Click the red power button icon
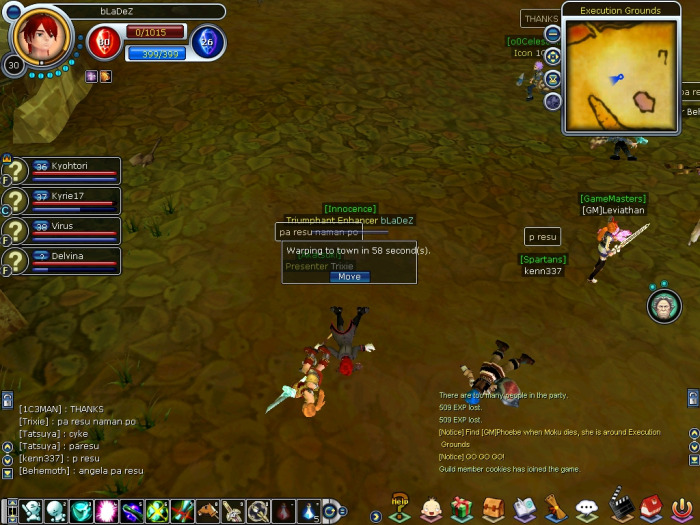 pyautogui.click(x=681, y=509)
